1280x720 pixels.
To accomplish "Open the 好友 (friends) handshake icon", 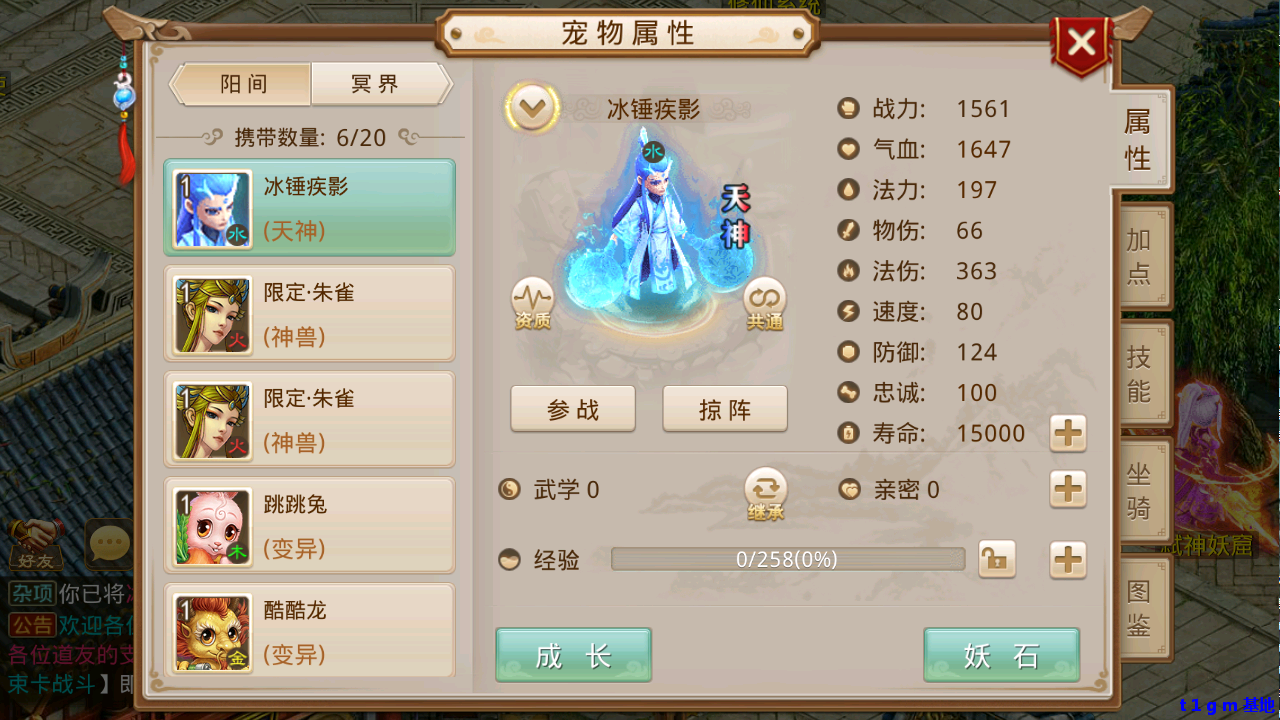I will click(37, 540).
